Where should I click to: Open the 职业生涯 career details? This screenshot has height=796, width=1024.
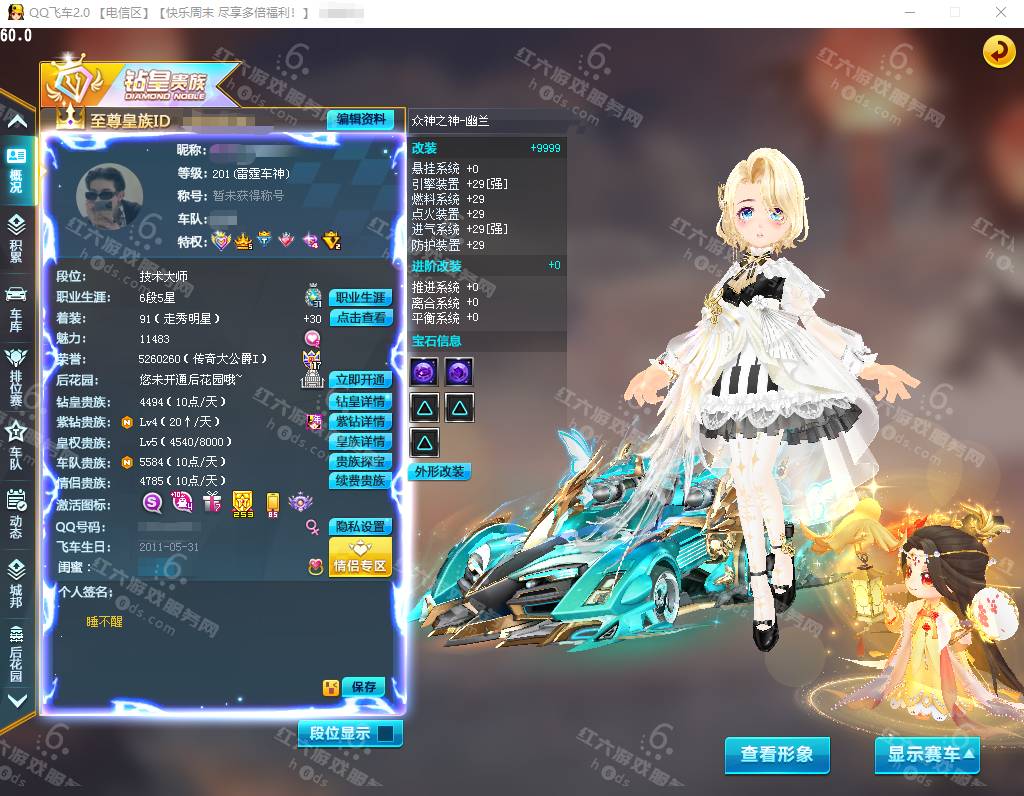360,298
